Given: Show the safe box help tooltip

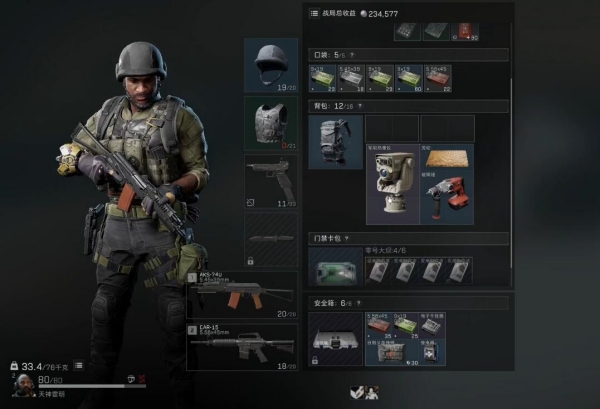Looking at the screenshot, I should 357,301.
